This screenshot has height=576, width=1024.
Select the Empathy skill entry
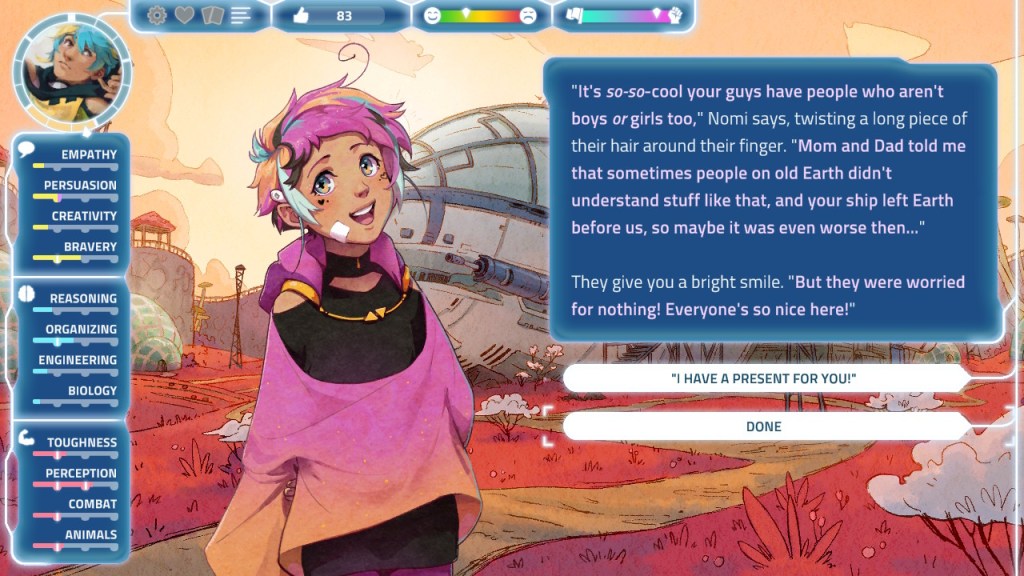(76, 158)
